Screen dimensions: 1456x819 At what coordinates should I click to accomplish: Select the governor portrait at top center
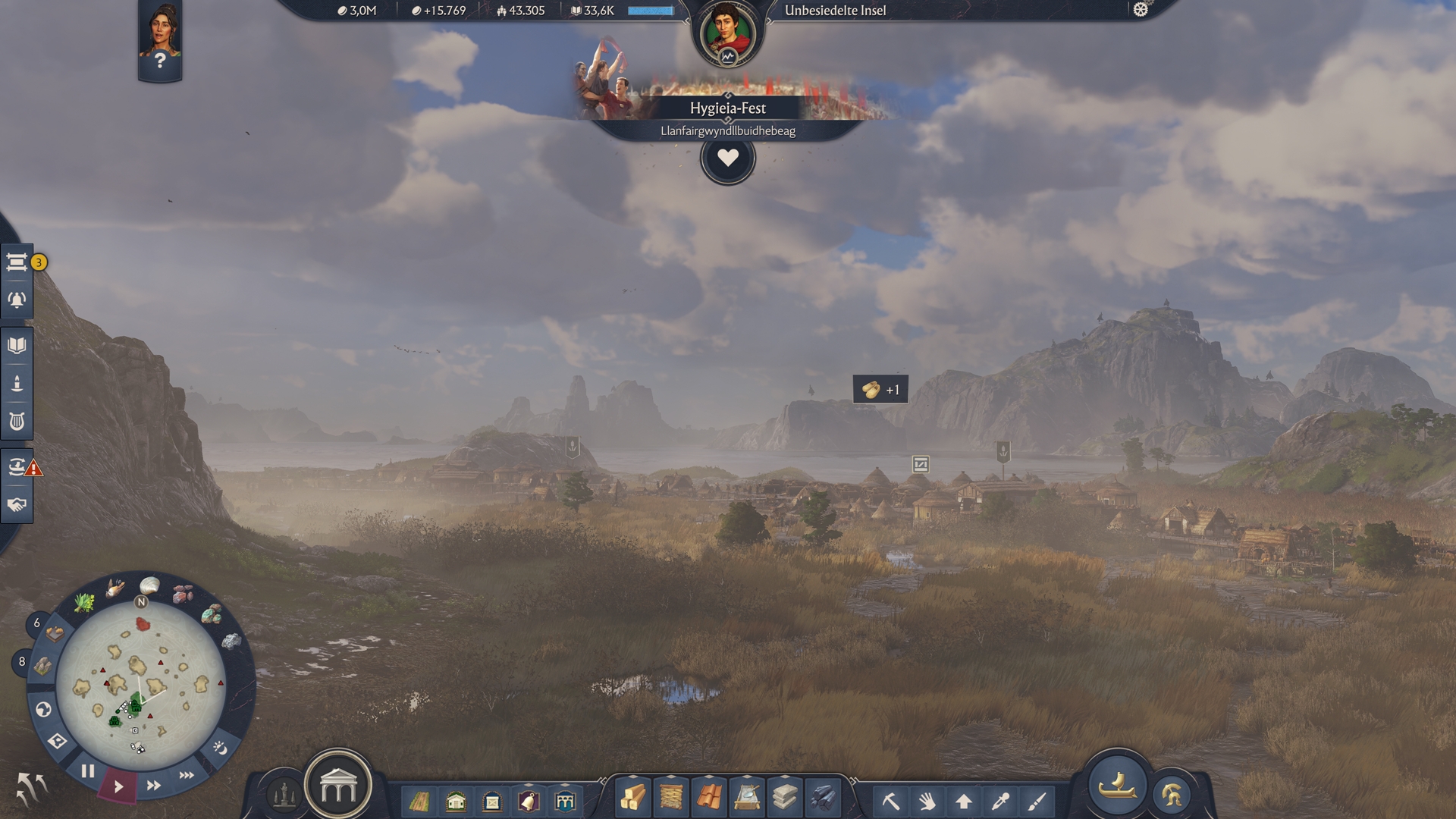pyautogui.click(x=727, y=33)
